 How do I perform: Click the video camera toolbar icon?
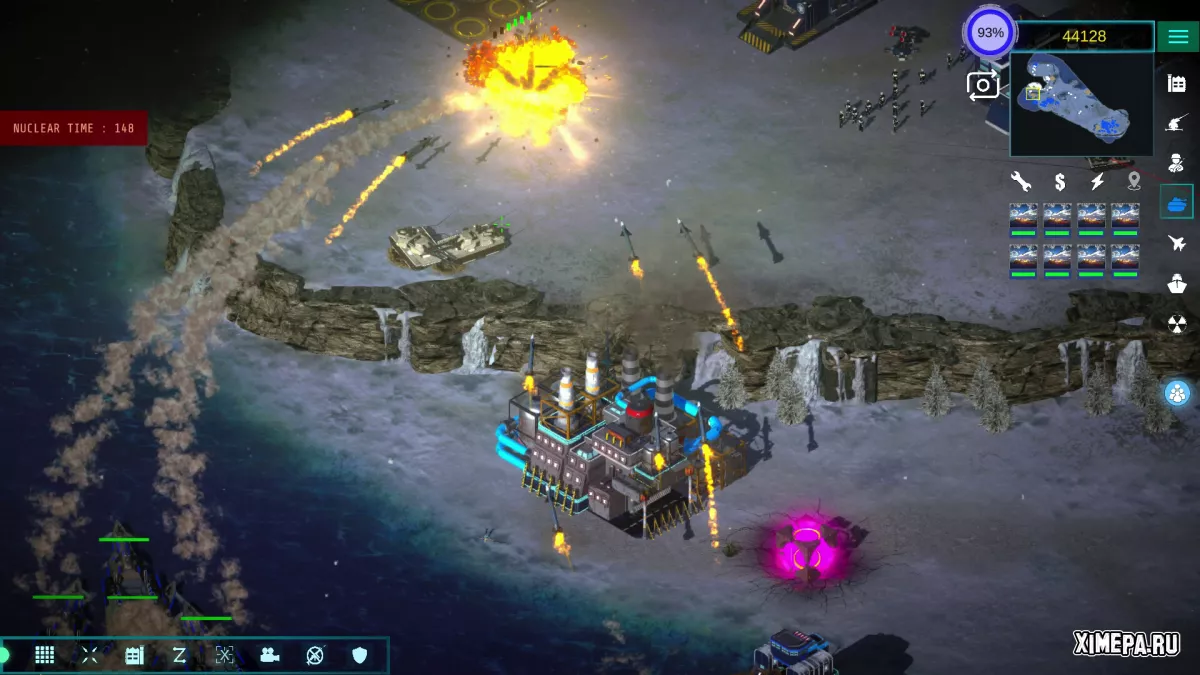click(x=269, y=655)
